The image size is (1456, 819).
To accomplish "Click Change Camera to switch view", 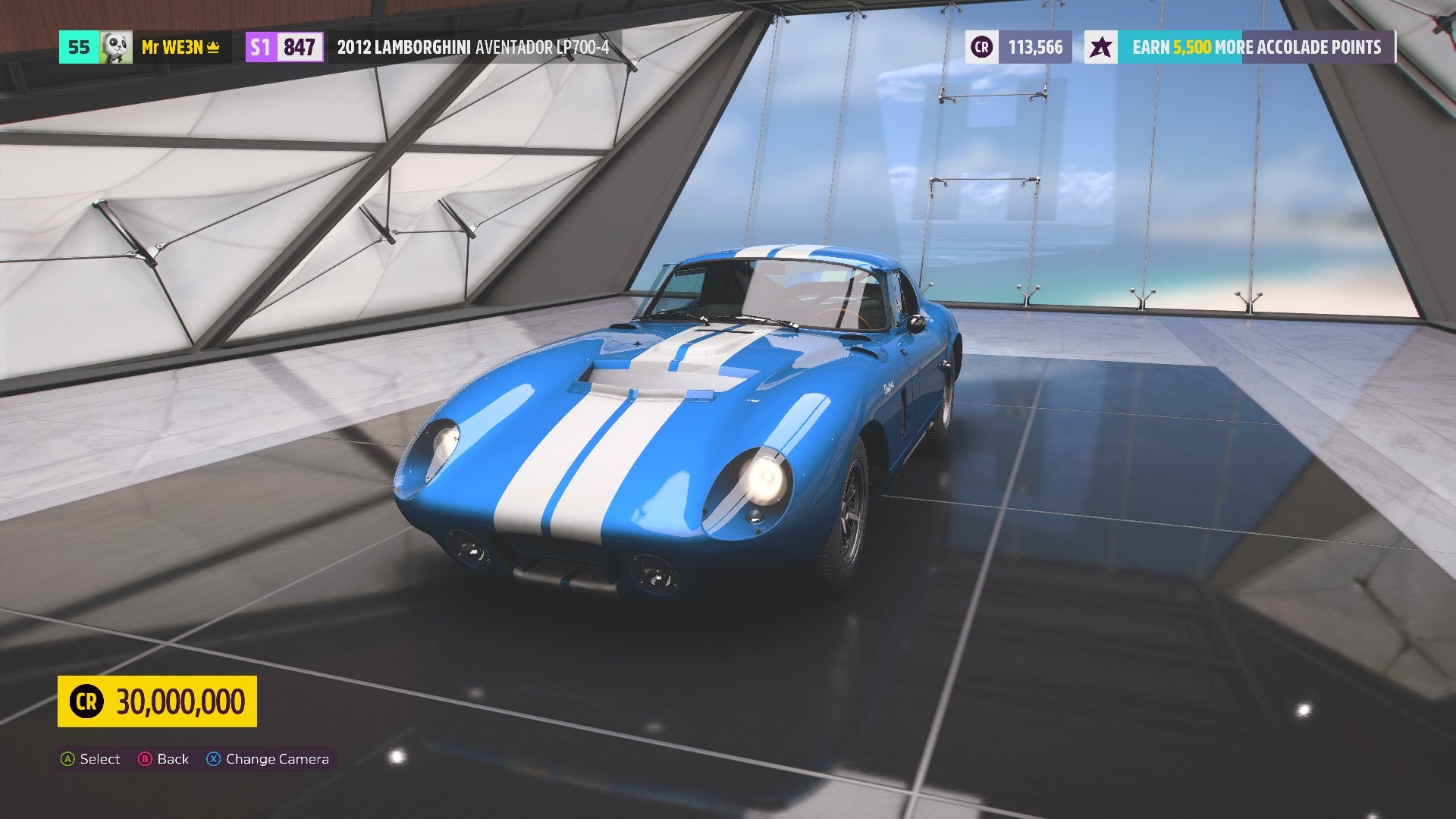I will pos(269,758).
